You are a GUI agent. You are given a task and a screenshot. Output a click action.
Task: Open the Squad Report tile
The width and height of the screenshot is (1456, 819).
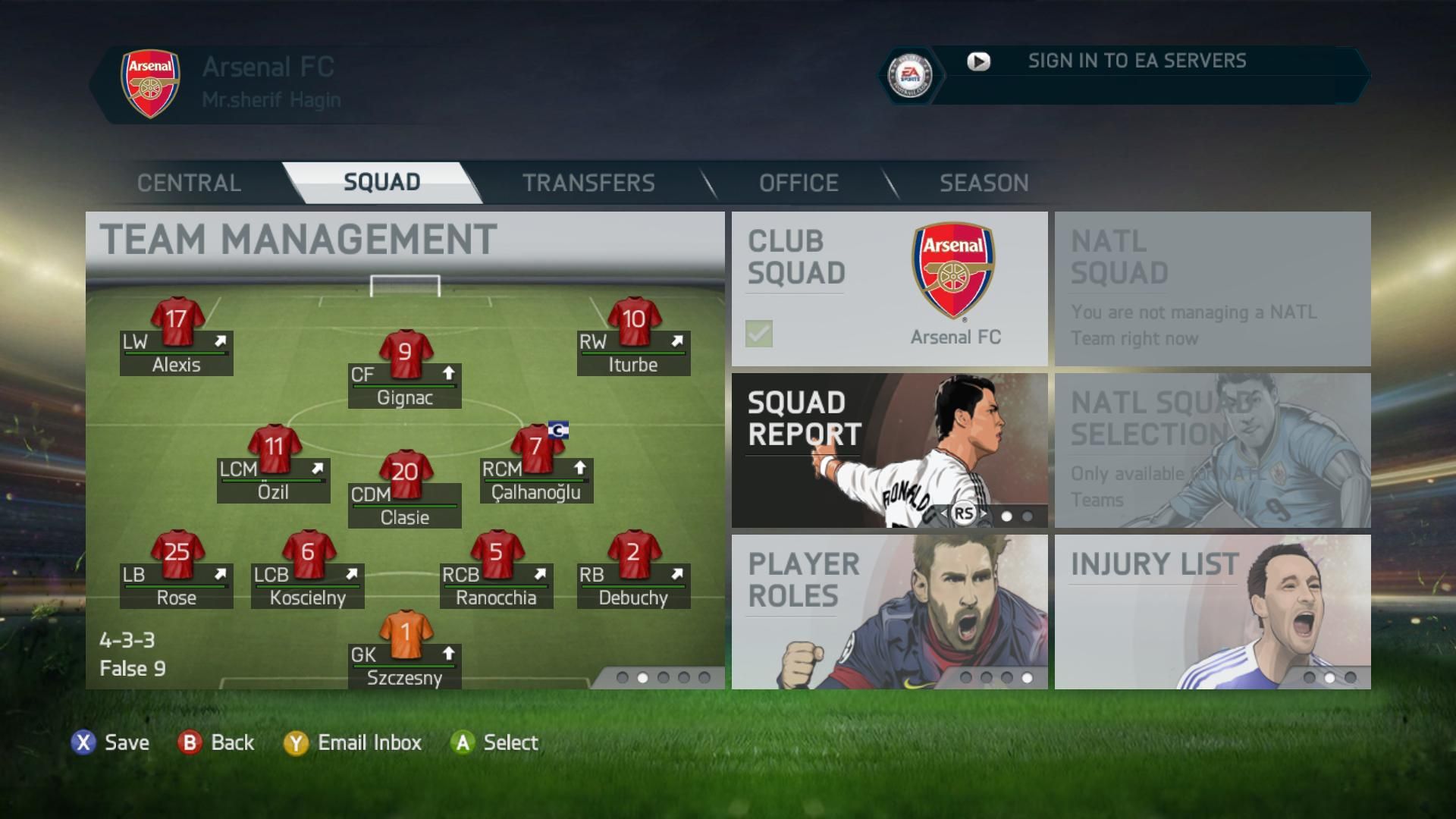click(x=889, y=450)
